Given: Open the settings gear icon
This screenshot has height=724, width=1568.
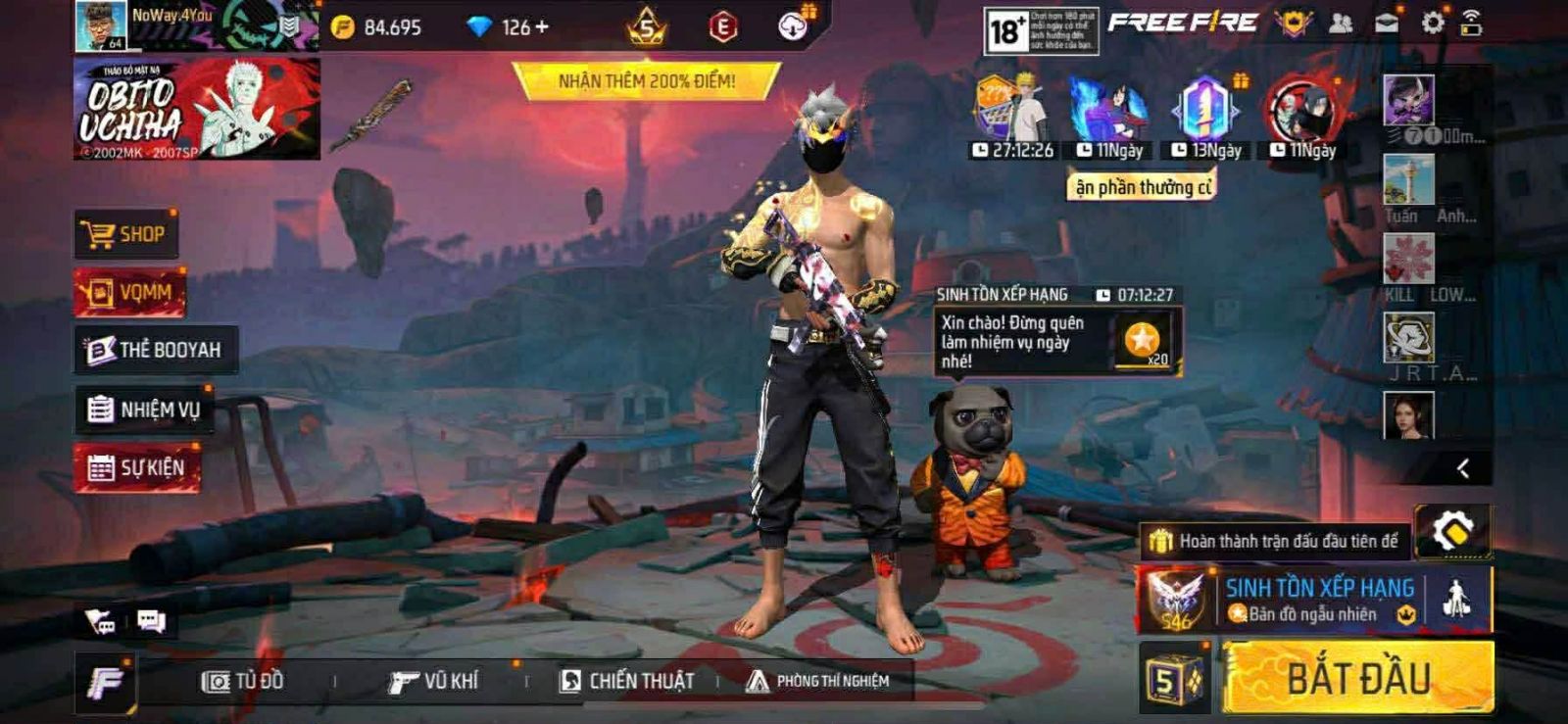Looking at the screenshot, I should pos(1432,24).
